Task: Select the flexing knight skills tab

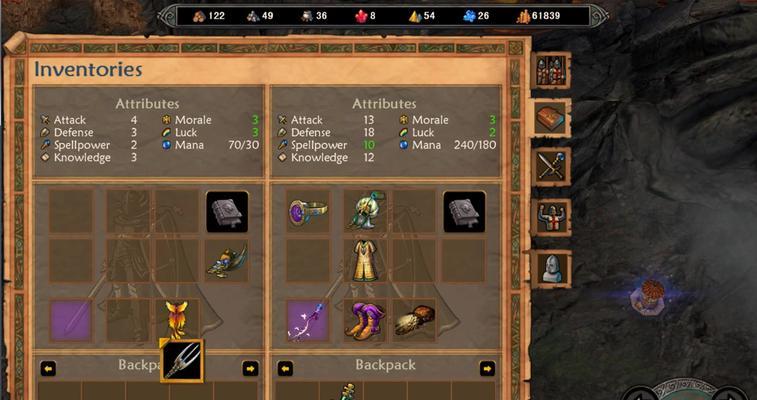Action: 551,216
